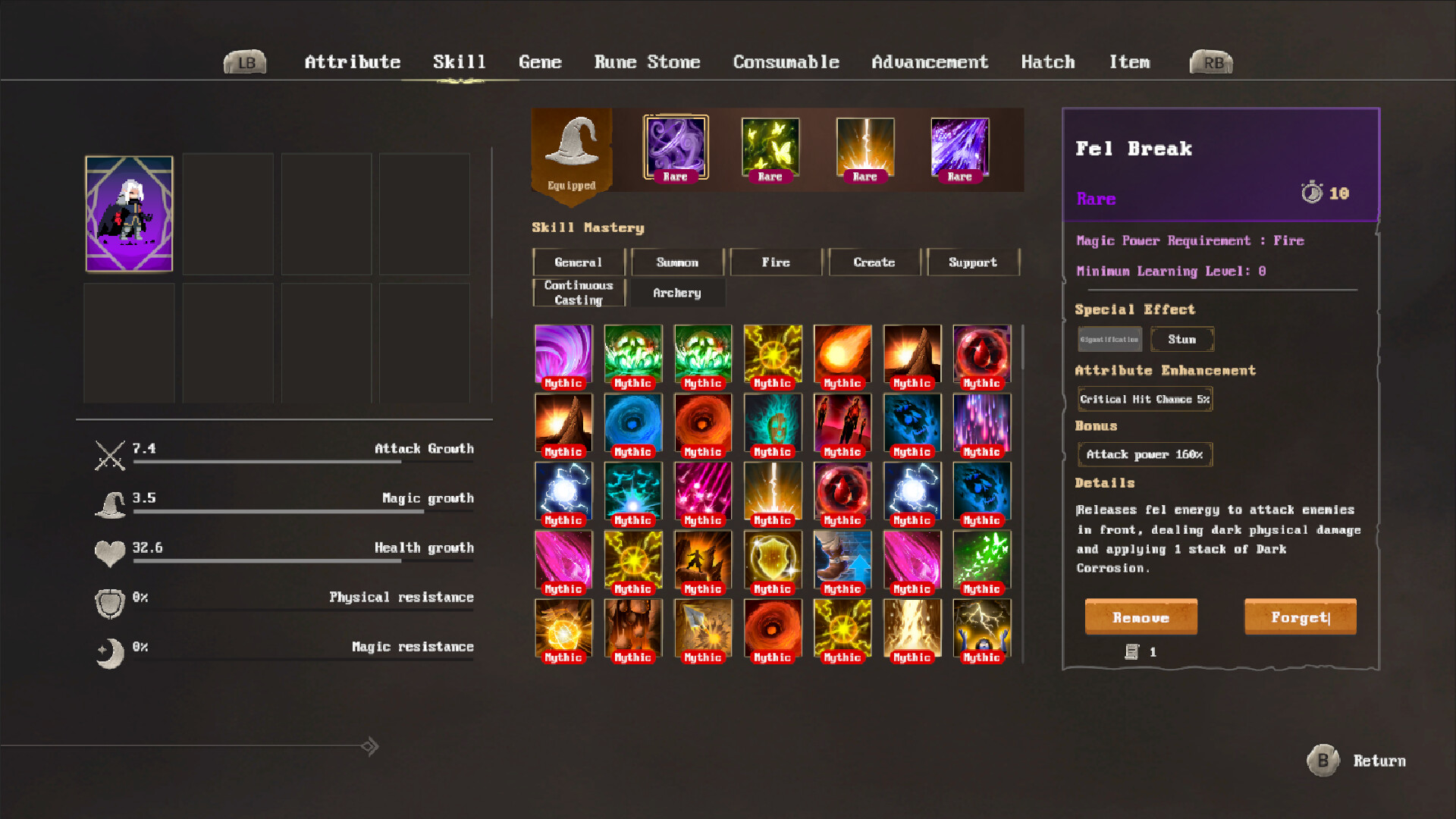Image resolution: width=1456 pixels, height=819 pixels.
Task: Select the yellow butterflies equipped skill icon
Action: (769, 147)
